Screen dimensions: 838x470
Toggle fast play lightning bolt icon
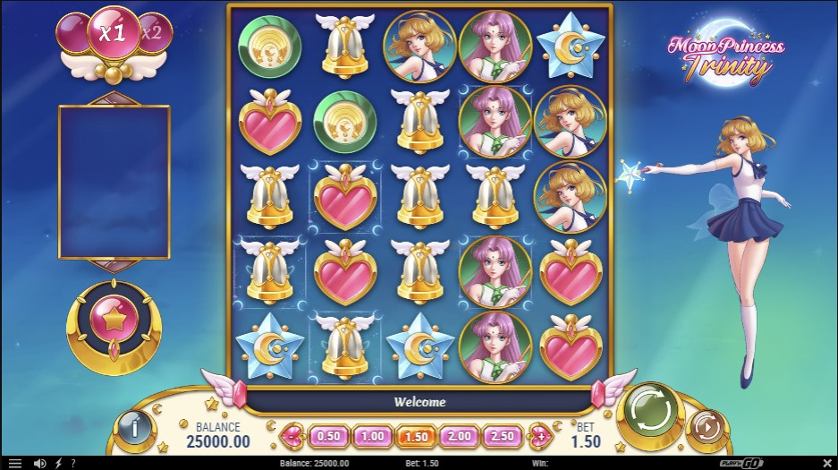56,463
